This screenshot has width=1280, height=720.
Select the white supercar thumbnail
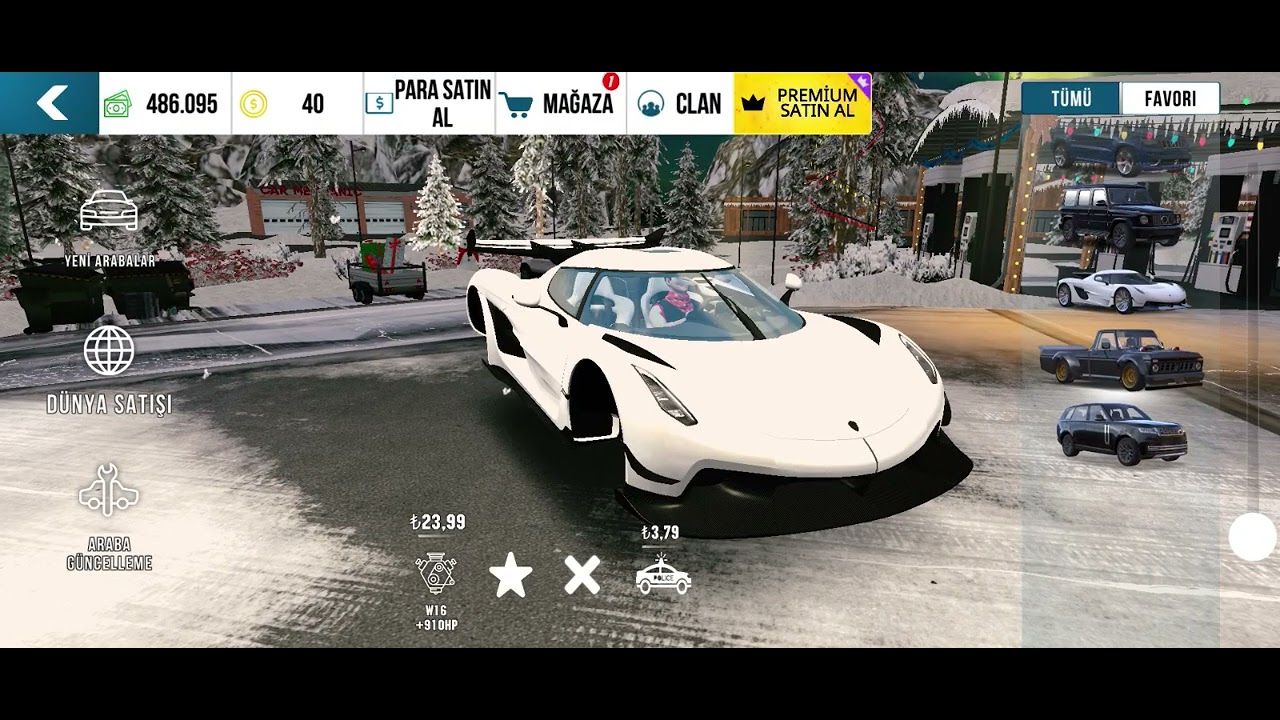coord(1121,290)
